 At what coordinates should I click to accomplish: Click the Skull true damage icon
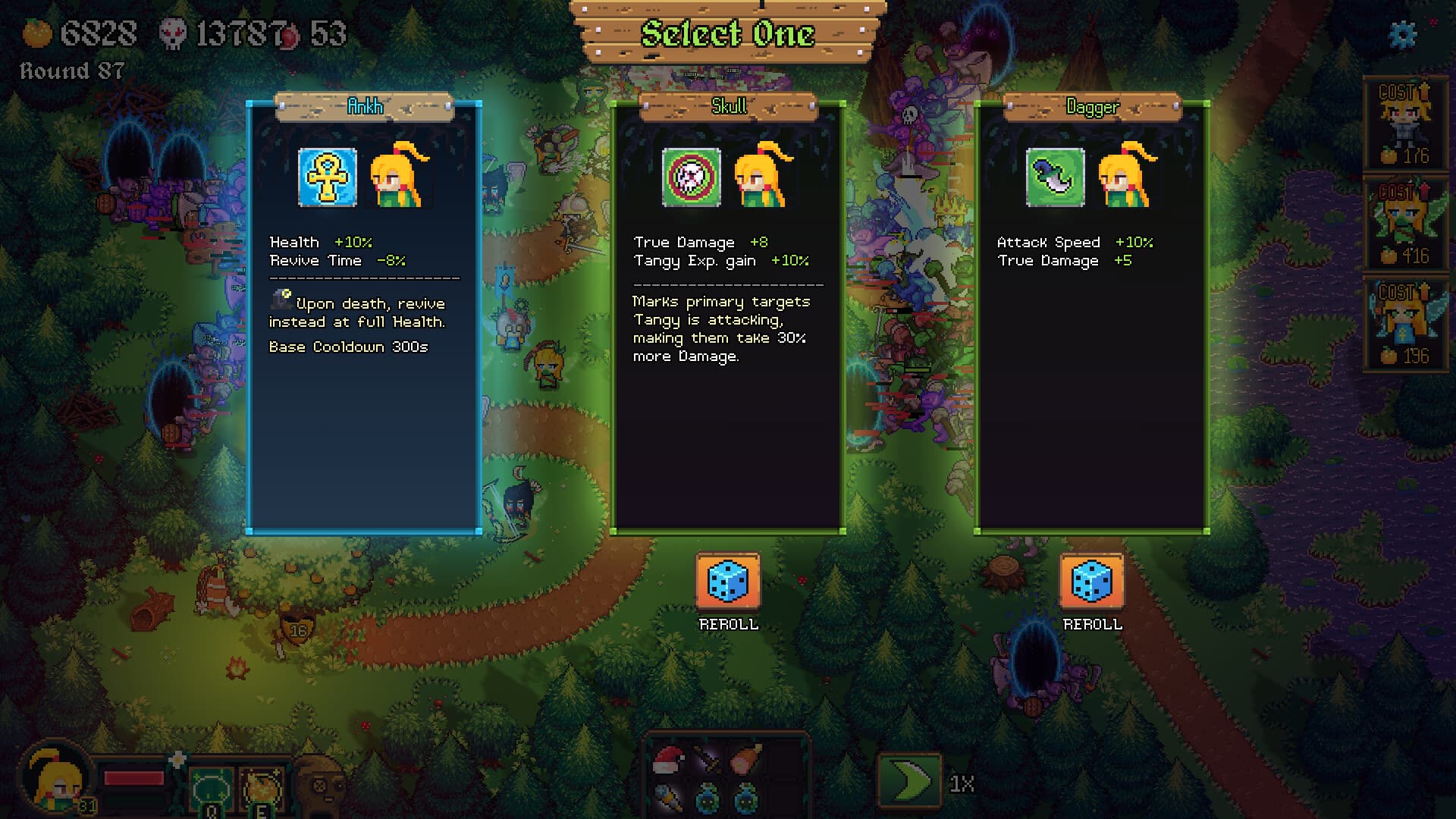[690, 177]
